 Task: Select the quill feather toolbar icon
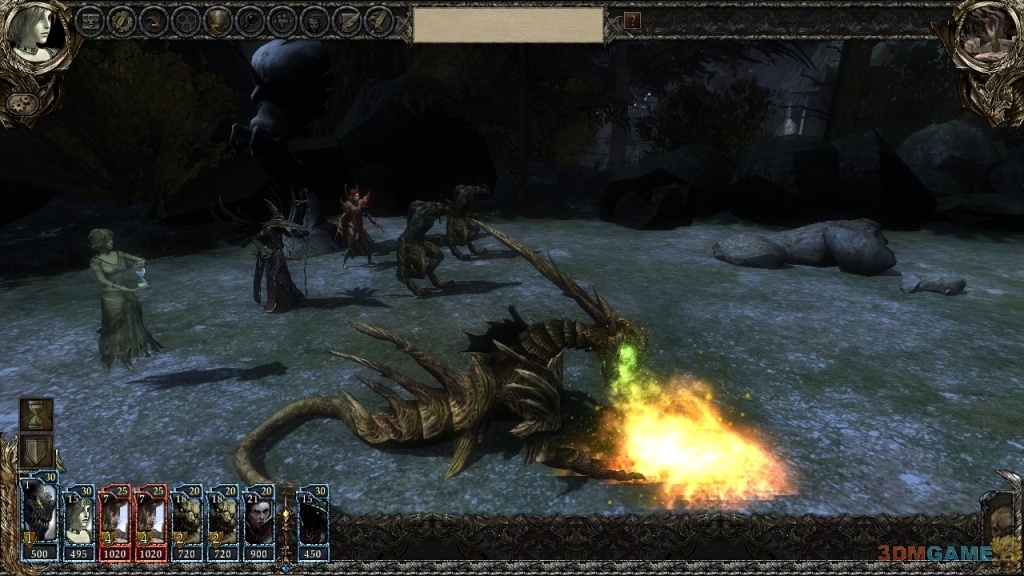tap(379, 20)
